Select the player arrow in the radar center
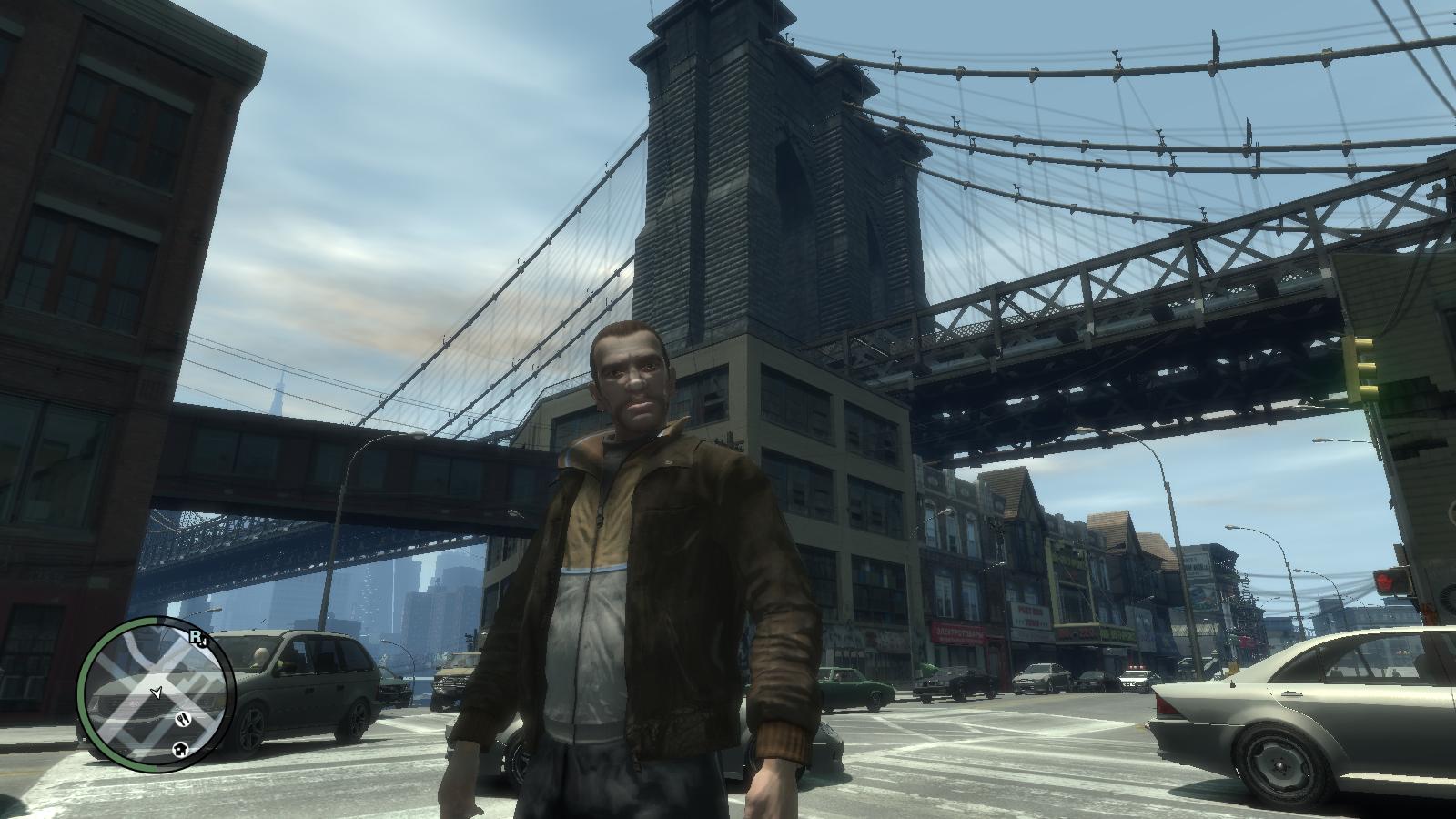 [x=157, y=693]
